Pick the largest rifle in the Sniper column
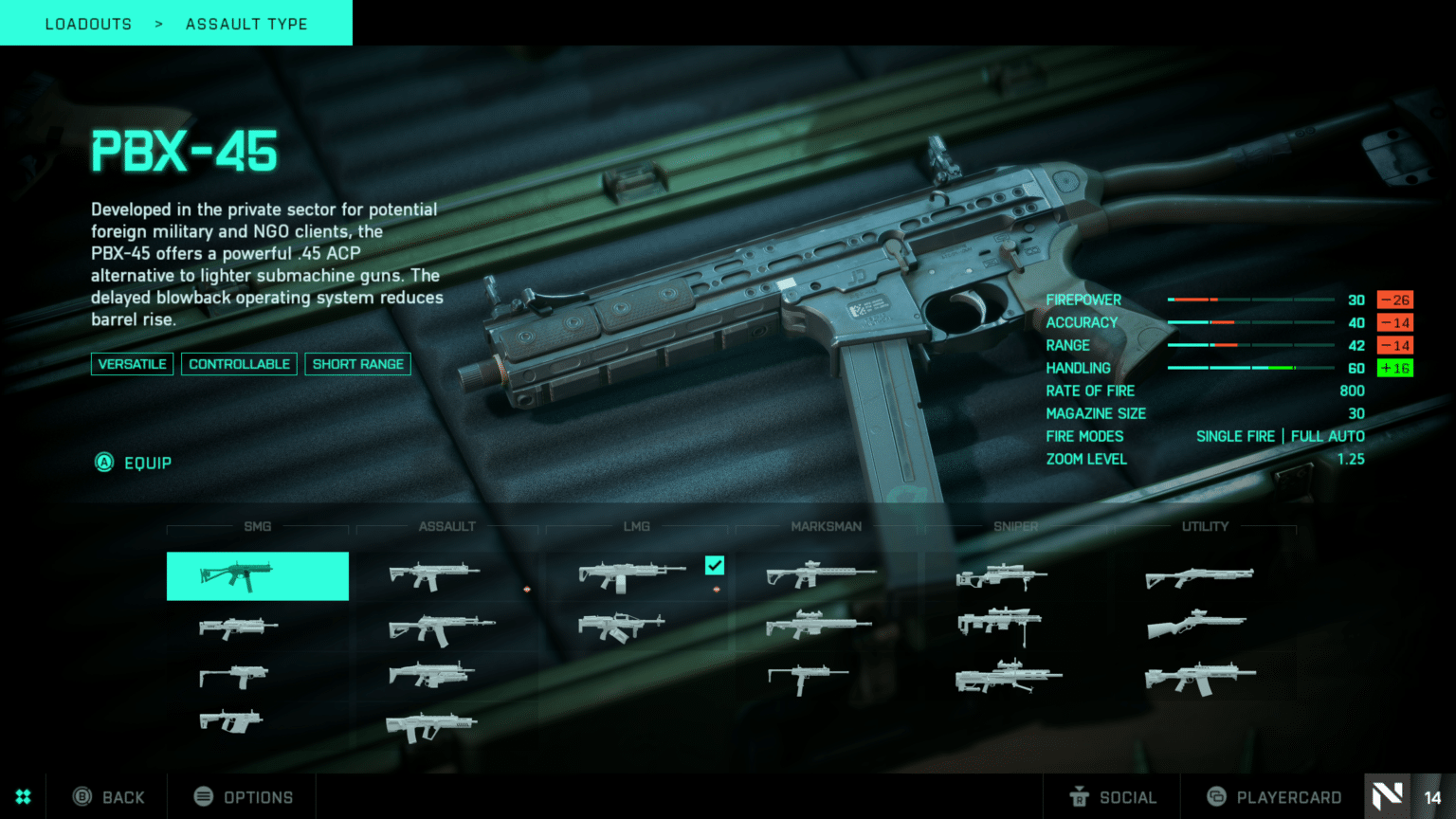The width and height of the screenshot is (1456, 819). (x=1008, y=677)
